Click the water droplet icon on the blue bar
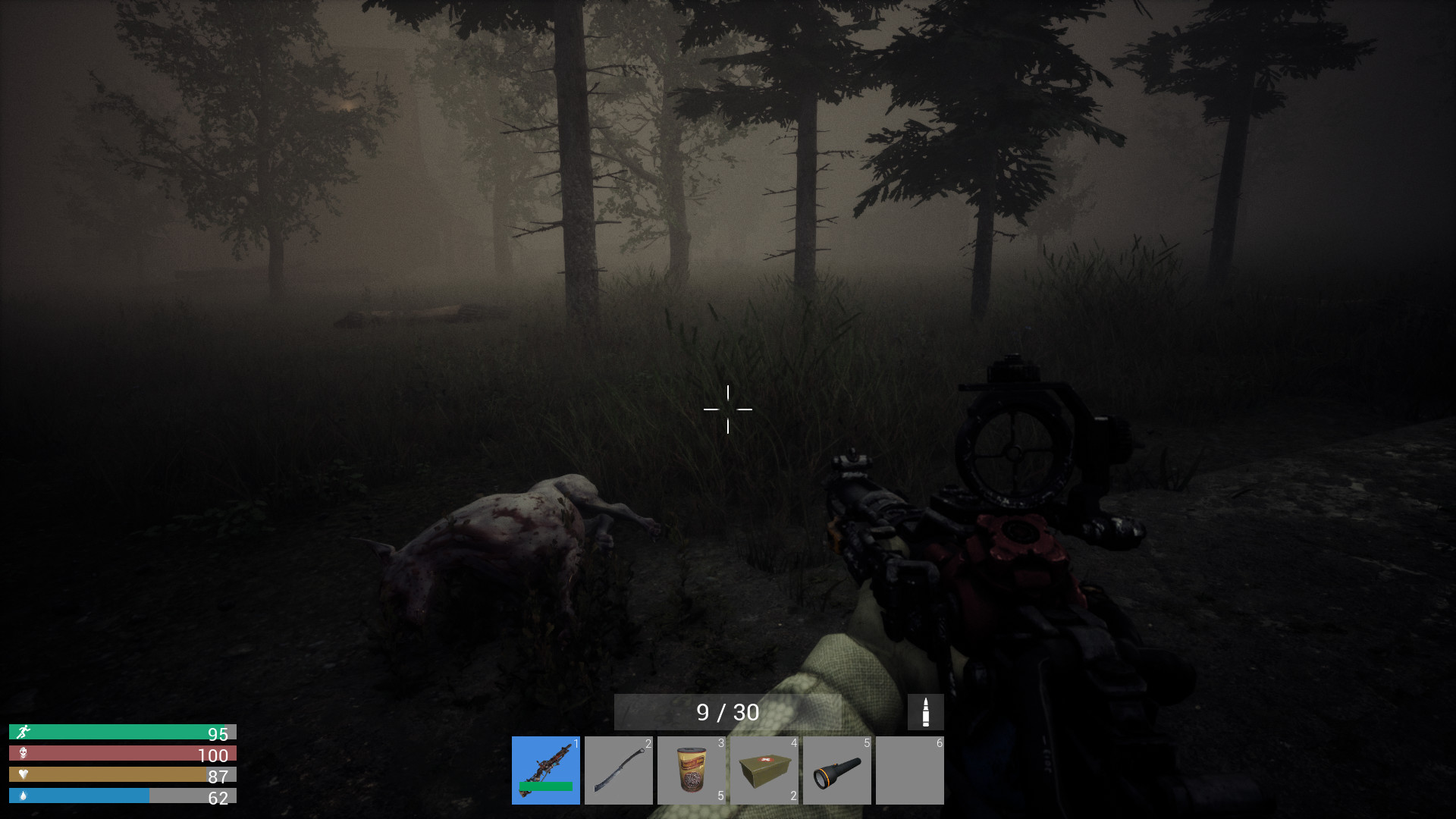 24,797
